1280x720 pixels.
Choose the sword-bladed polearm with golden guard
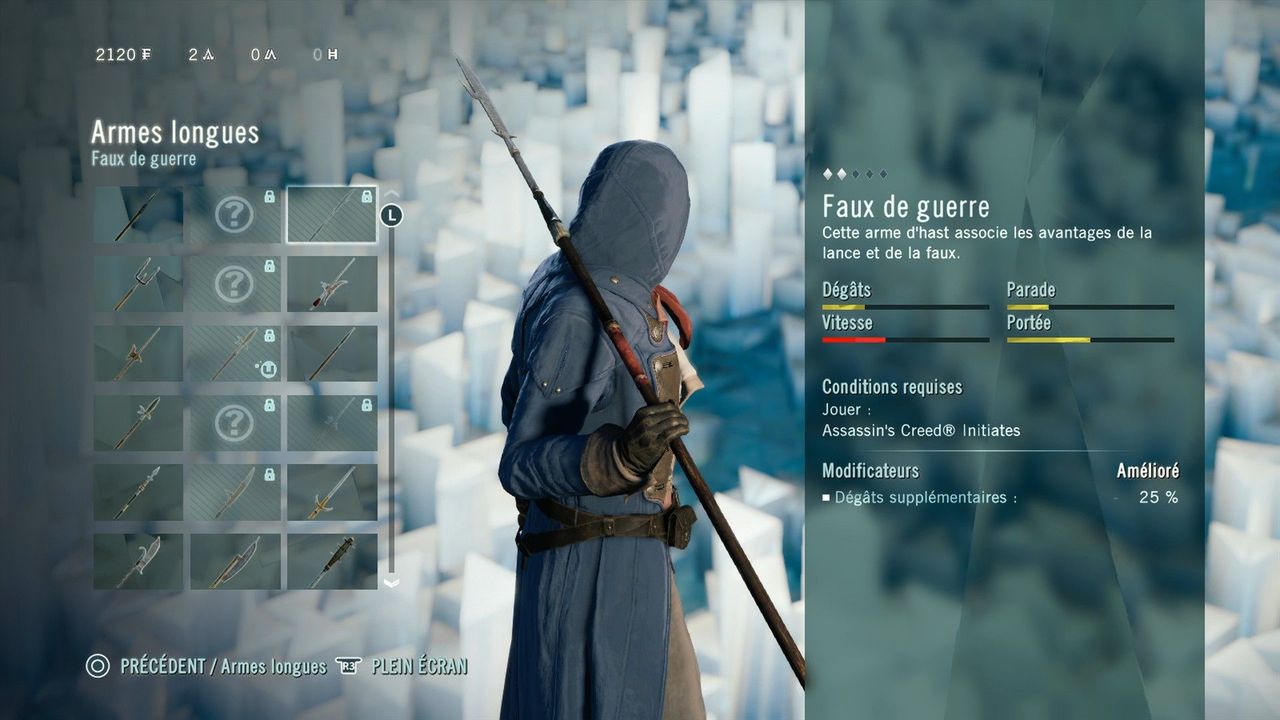point(332,492)
